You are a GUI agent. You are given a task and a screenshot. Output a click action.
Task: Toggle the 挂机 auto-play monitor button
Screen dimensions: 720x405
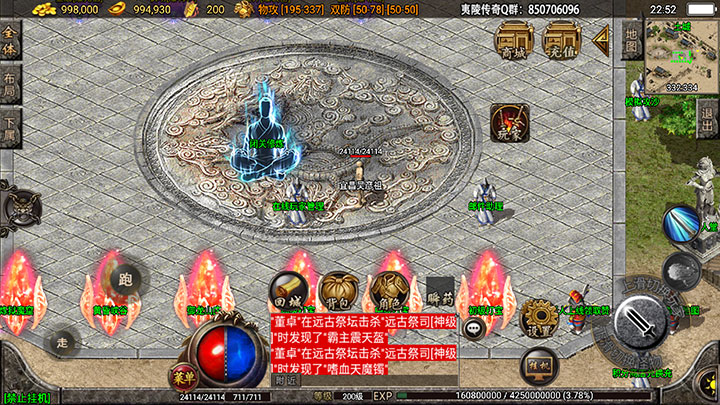tap(540, 365)
